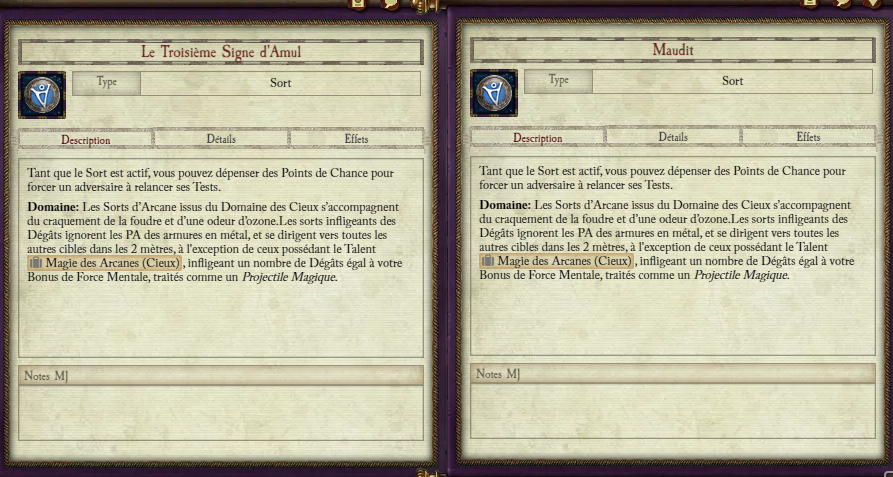This screenshot has height=477, width=893.
Task: Select Description tab in Le Troisième Signe d'Amul sheet
Action: (86, 140)
